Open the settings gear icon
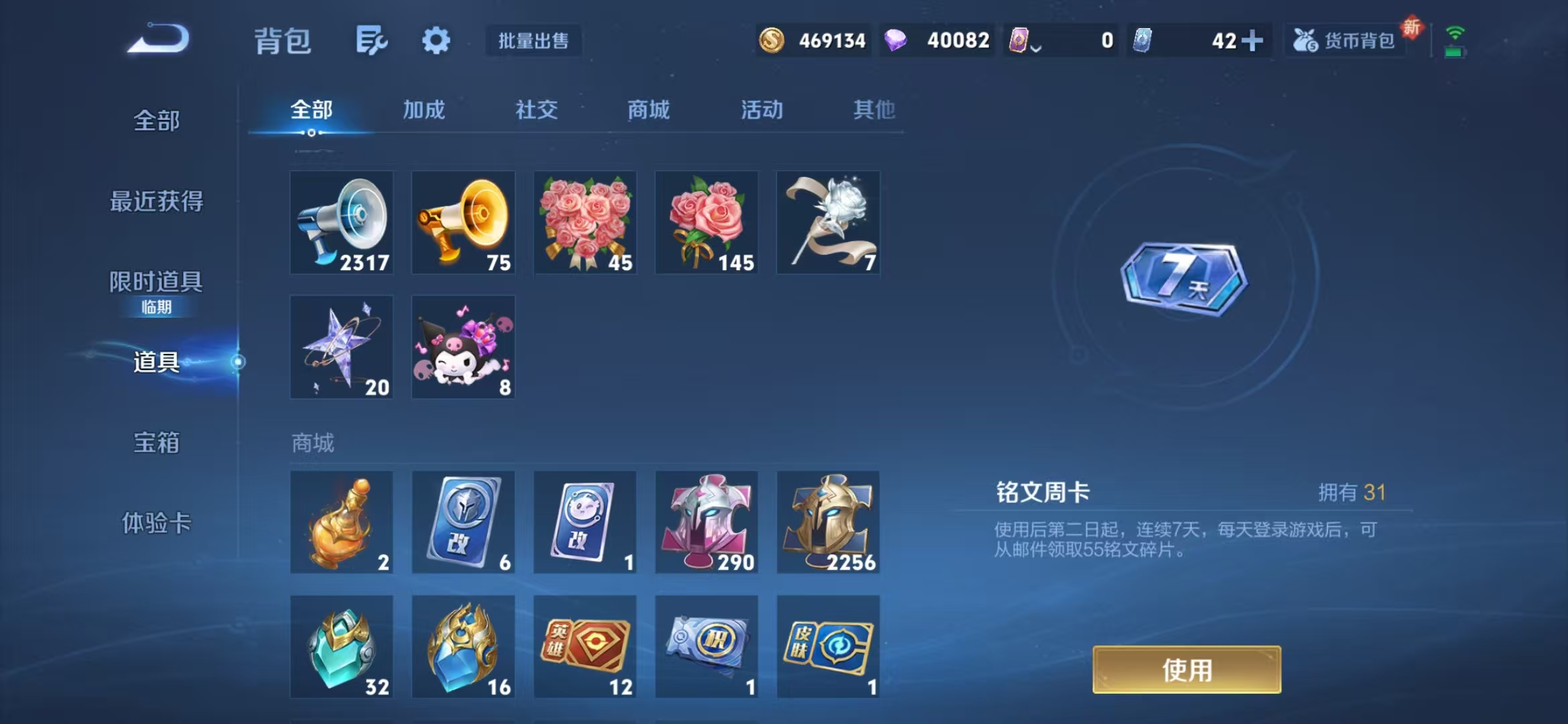 point(436,40)
